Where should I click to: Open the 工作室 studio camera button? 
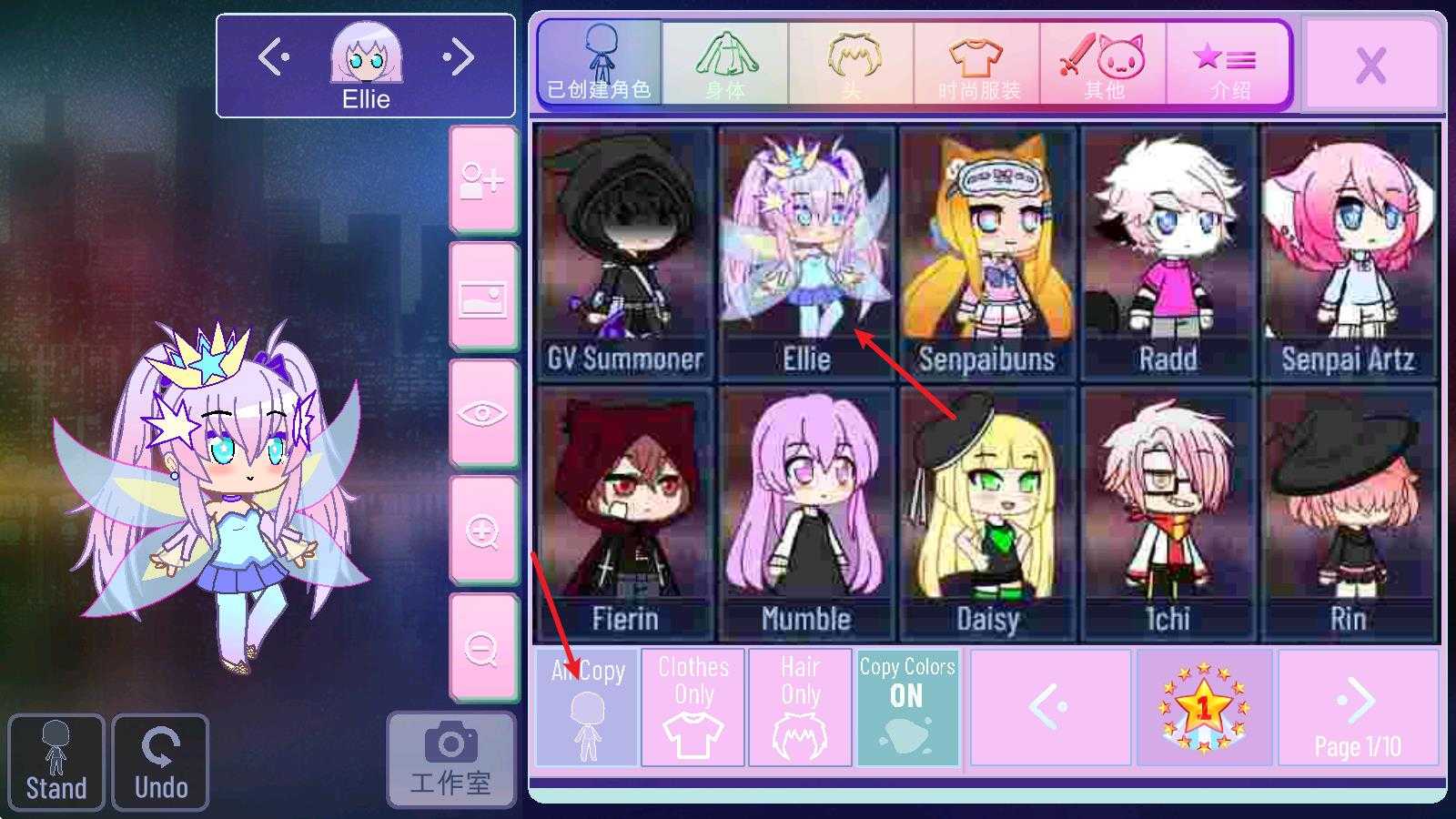click(x=451, y=760)
